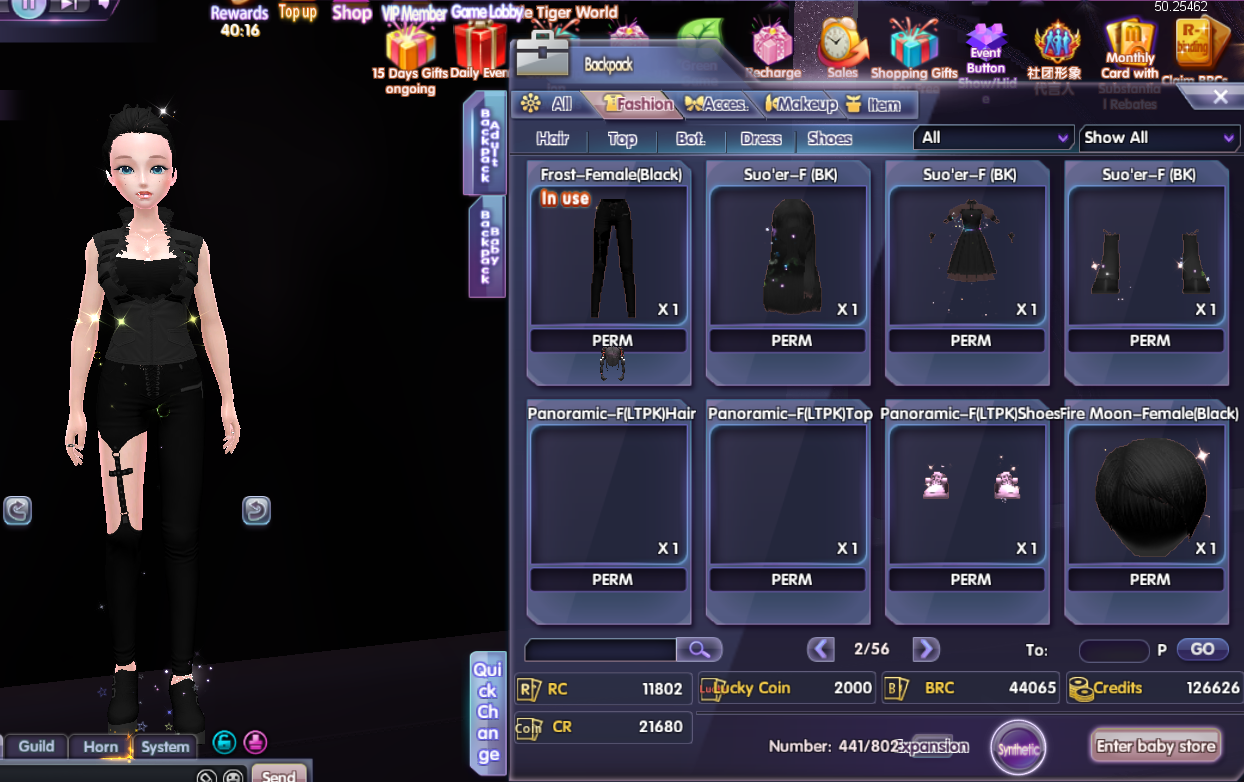Click the GO page jump button
Image resolution: width=1244 pixels, height=782 pixels.
click(1202, 649)
